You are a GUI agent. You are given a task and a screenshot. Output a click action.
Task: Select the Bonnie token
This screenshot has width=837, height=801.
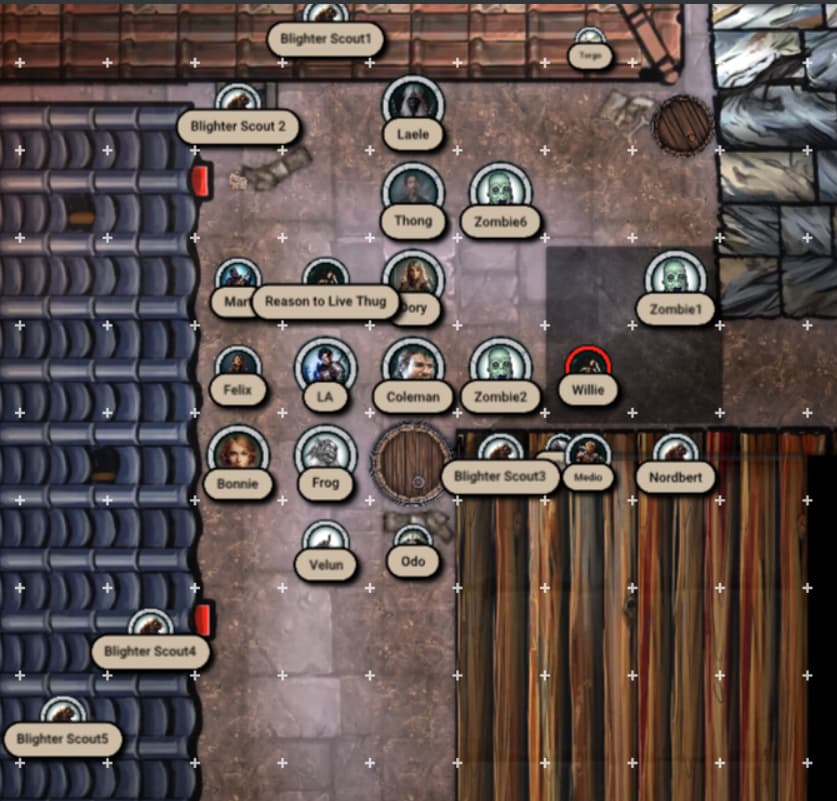(x=238, y=453)
